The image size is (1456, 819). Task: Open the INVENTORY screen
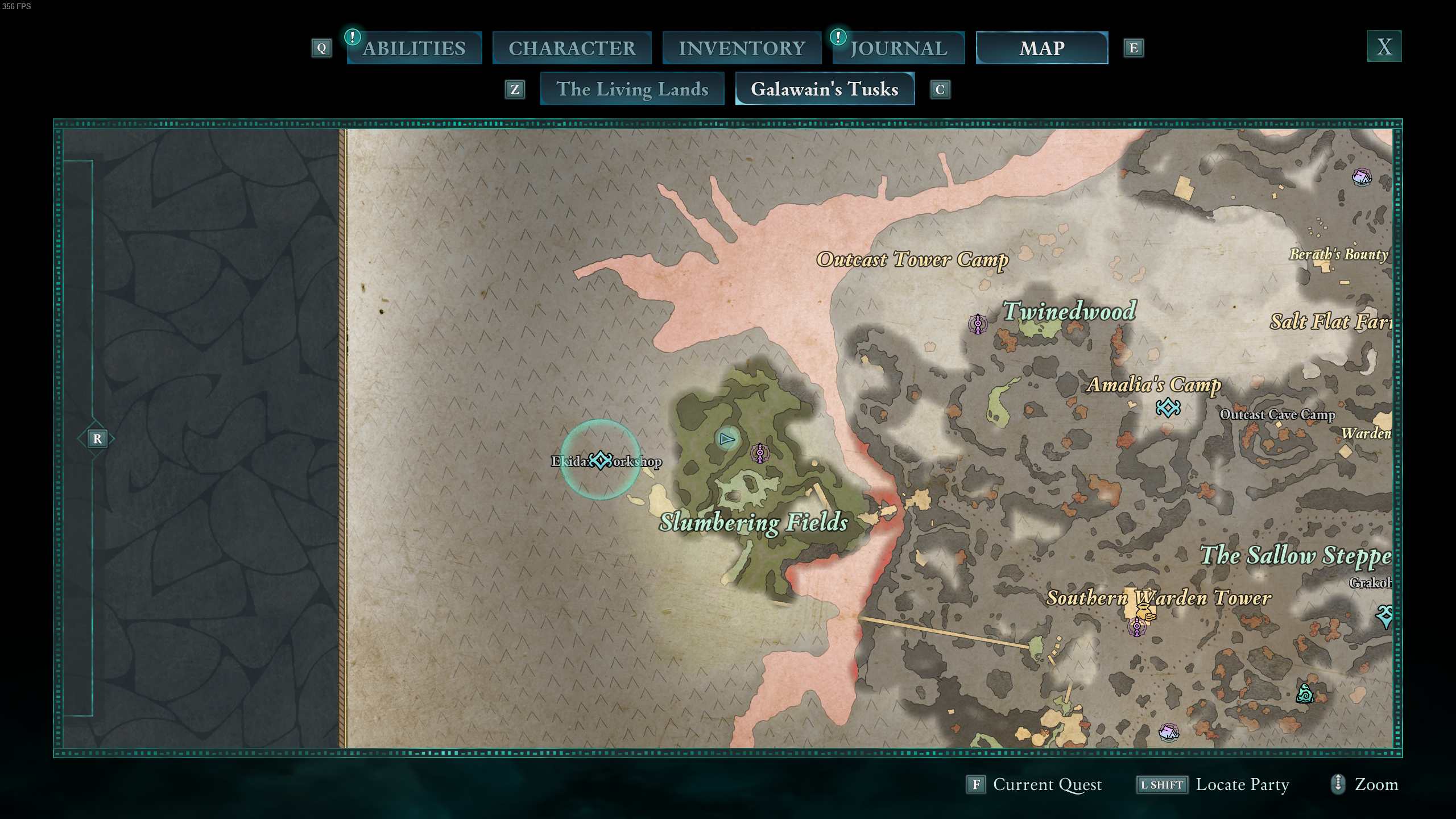pyautogui.click(x=742, y=48)
